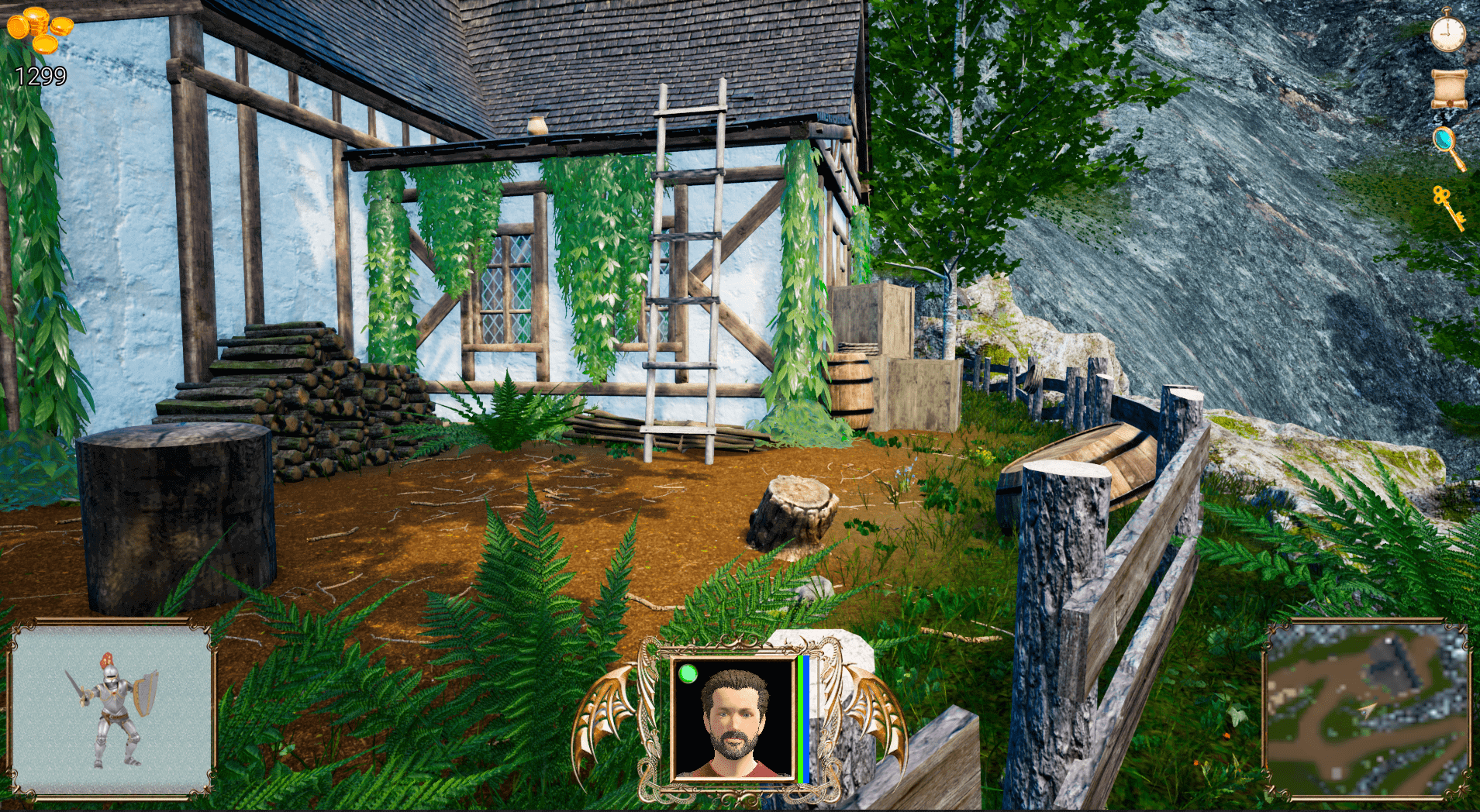Select the bearded hero portrait
The width and height of the screenshot is (1480, 812).
pyautogui.click(x=733, y=718)
